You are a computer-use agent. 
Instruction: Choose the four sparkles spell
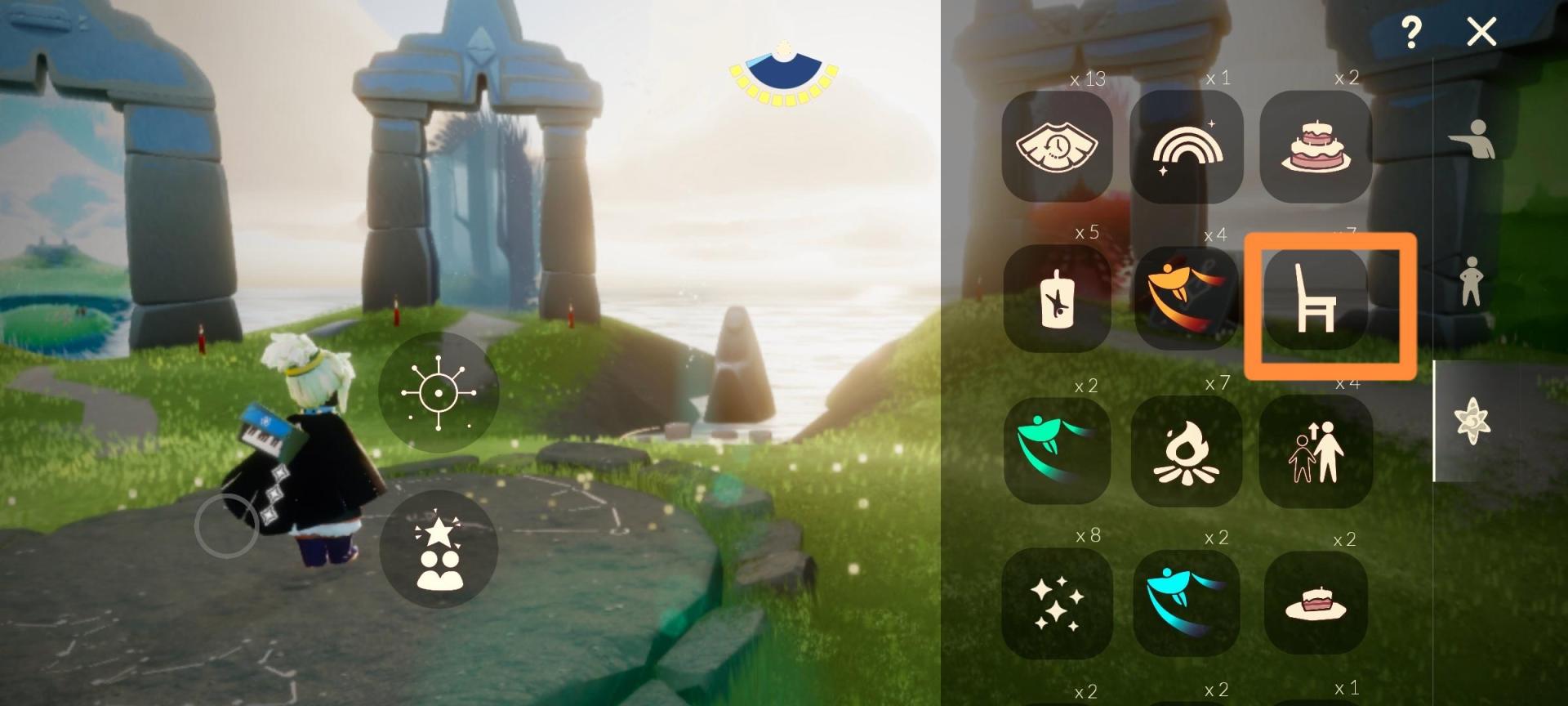click(1057, 603)
